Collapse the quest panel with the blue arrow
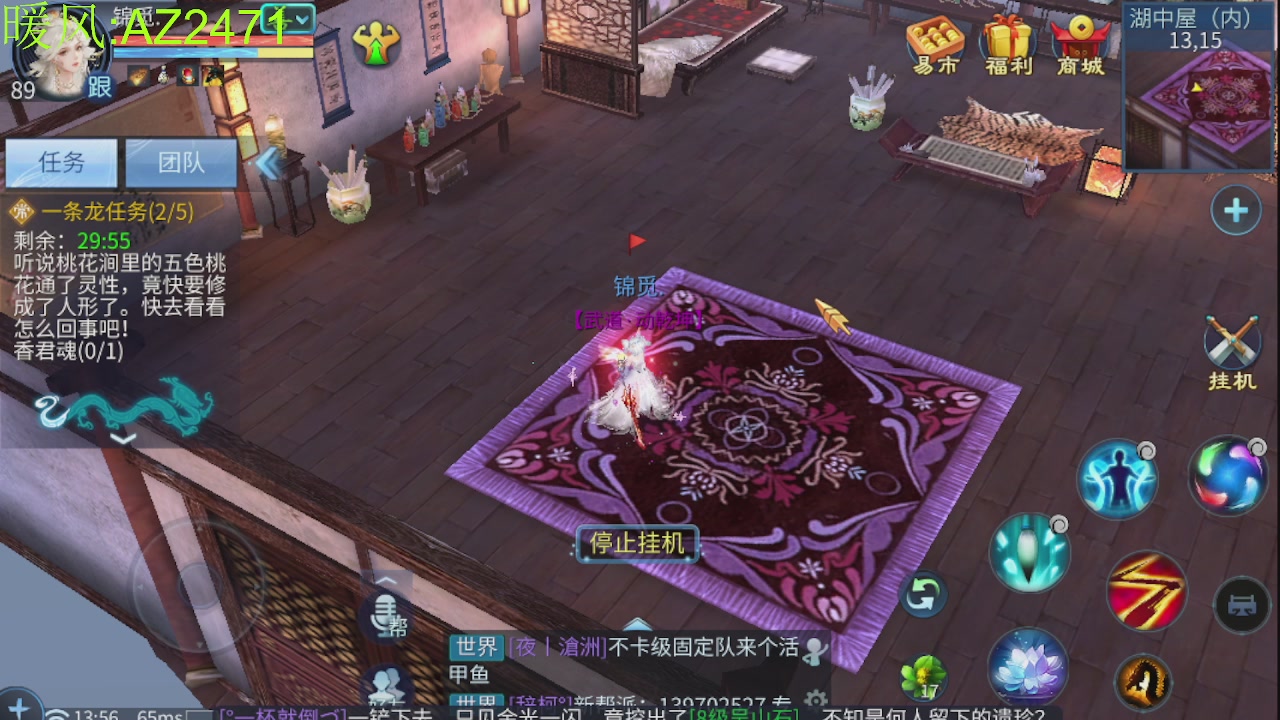 pyautogui.click(x=266, y=163)
